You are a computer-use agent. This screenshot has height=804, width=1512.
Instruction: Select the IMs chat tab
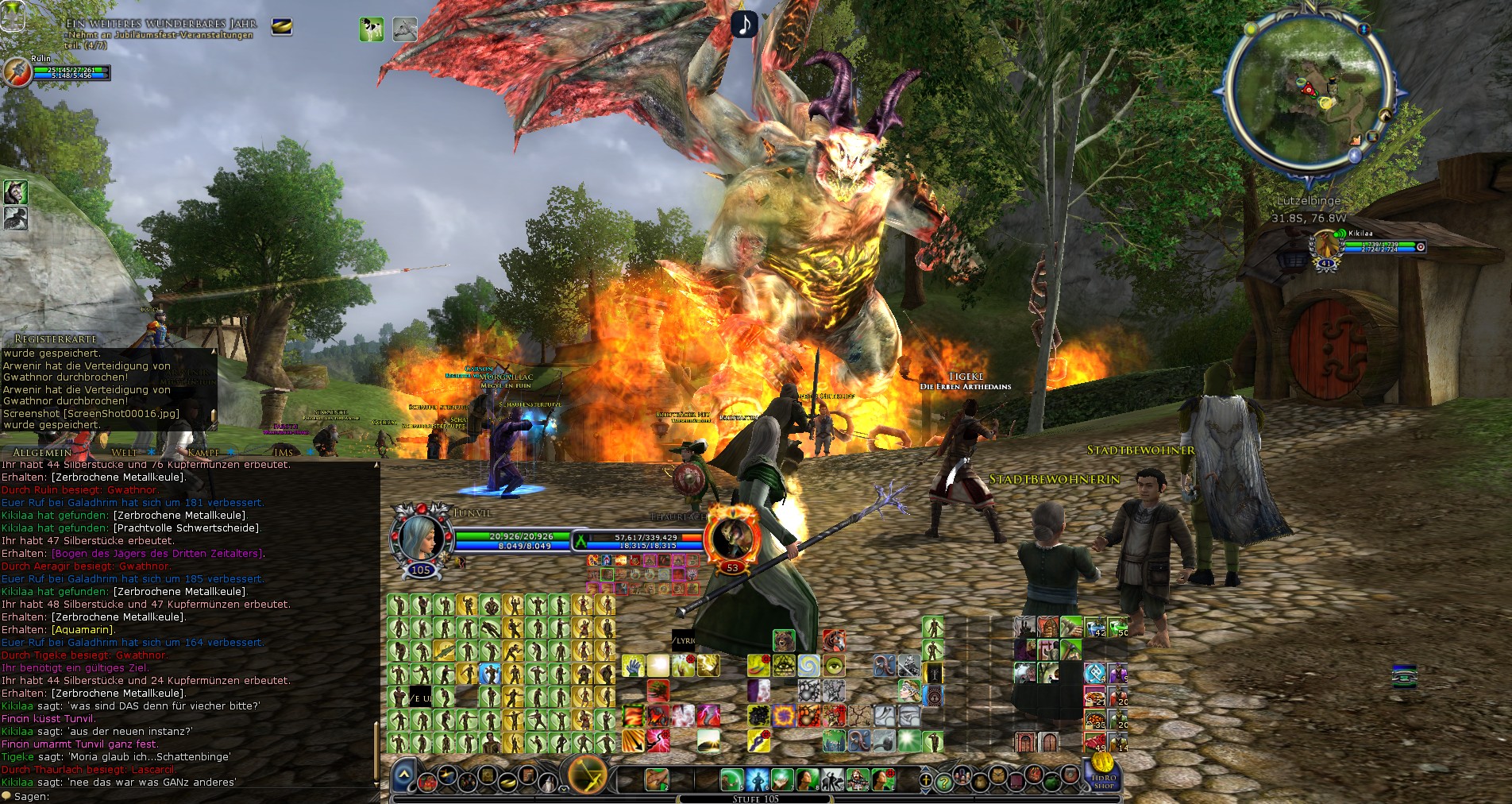tap(283, 453)
